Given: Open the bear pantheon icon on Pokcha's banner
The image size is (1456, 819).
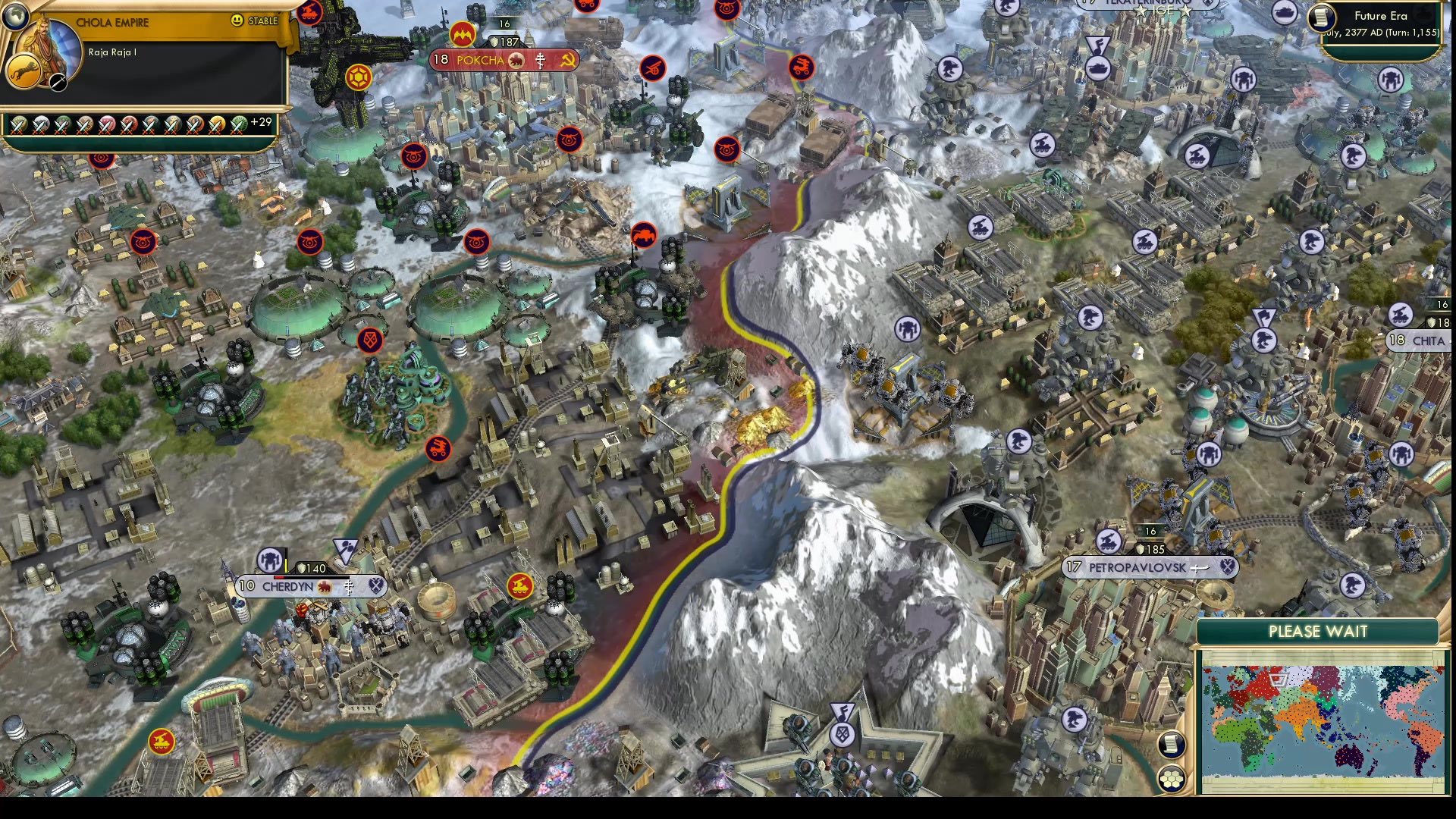Looking at the screenshot, I should pos(516,59).
